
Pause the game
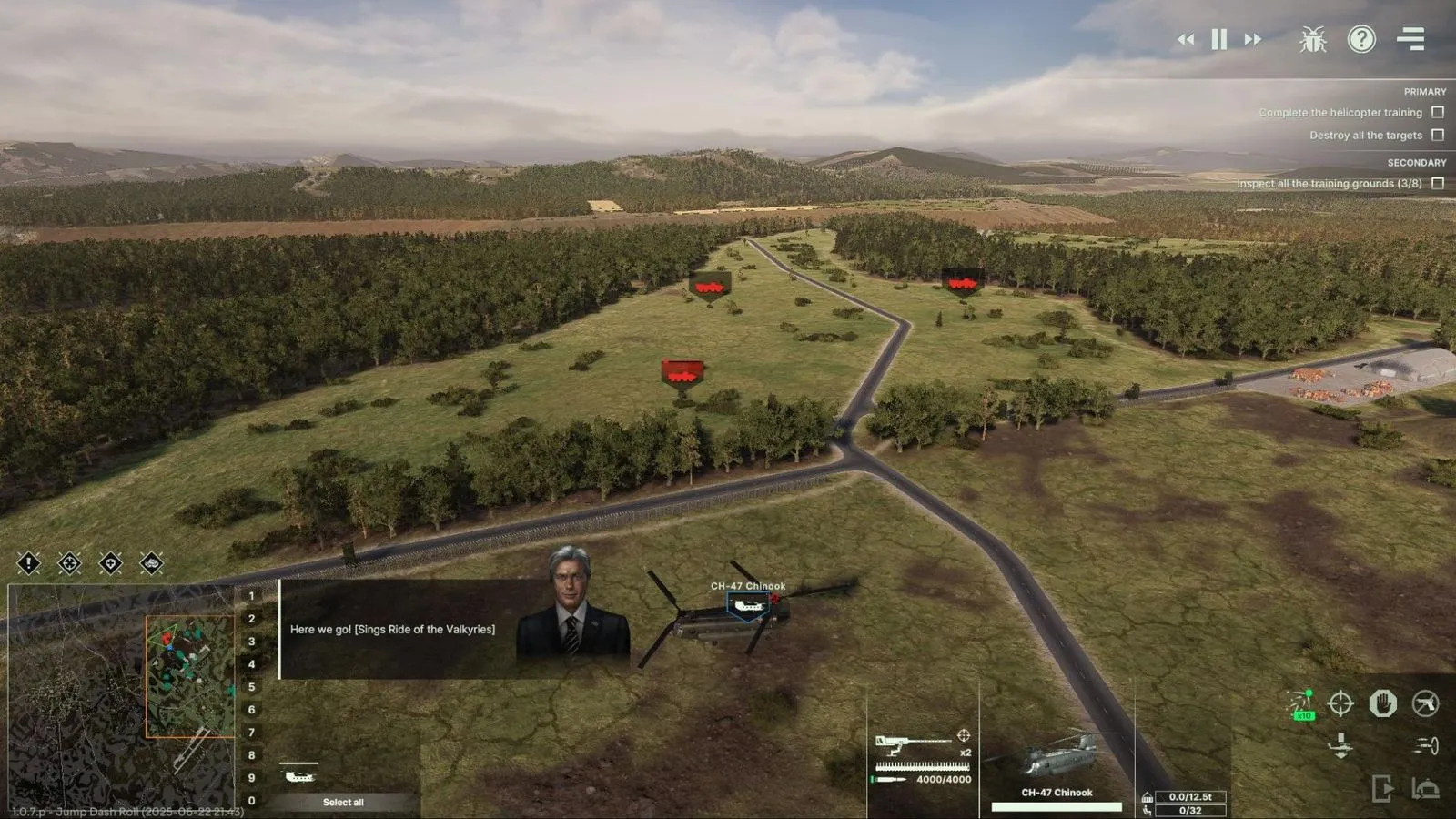[x=1219, y=40]
